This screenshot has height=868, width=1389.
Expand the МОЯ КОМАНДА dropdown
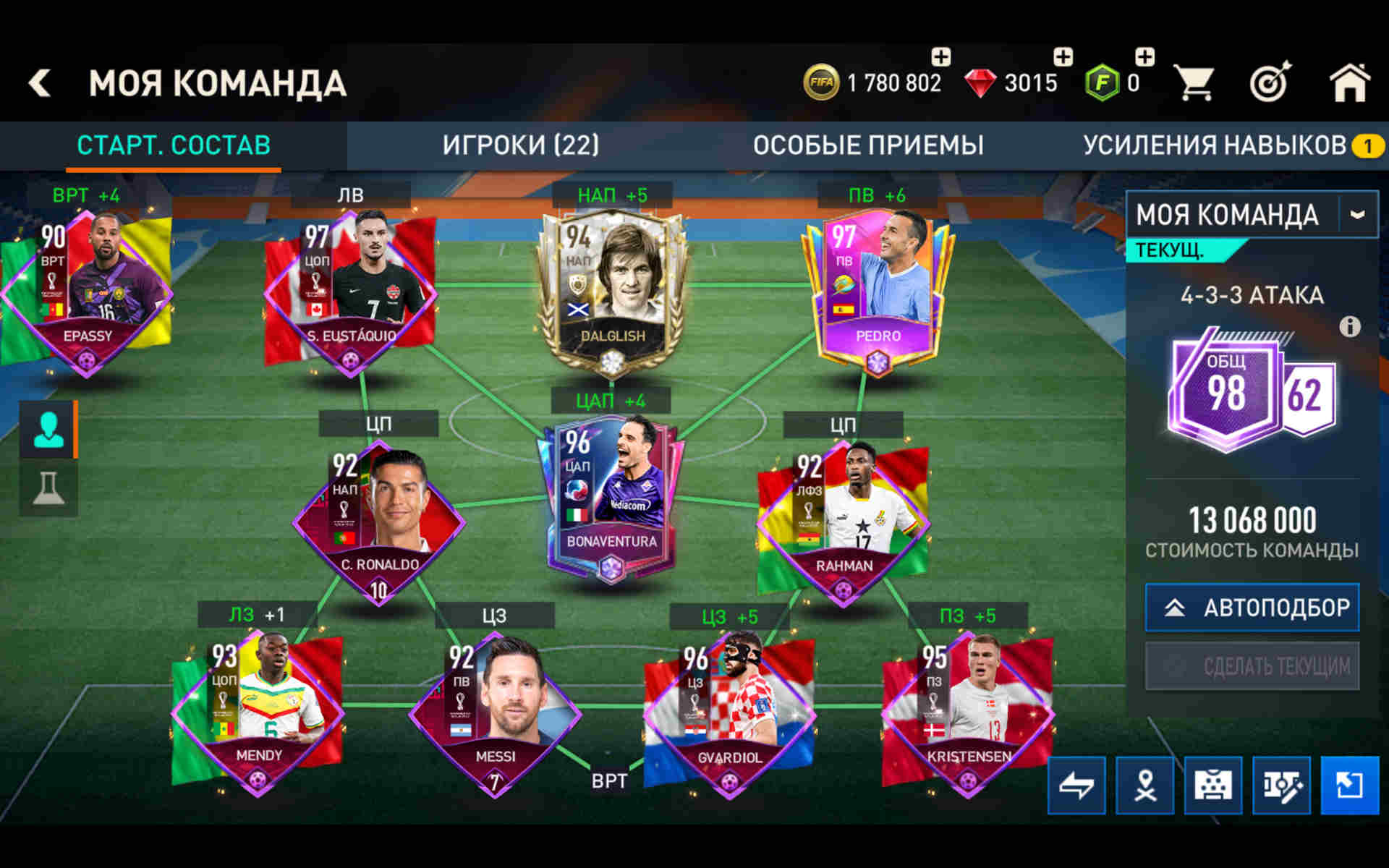(1357, 215)
